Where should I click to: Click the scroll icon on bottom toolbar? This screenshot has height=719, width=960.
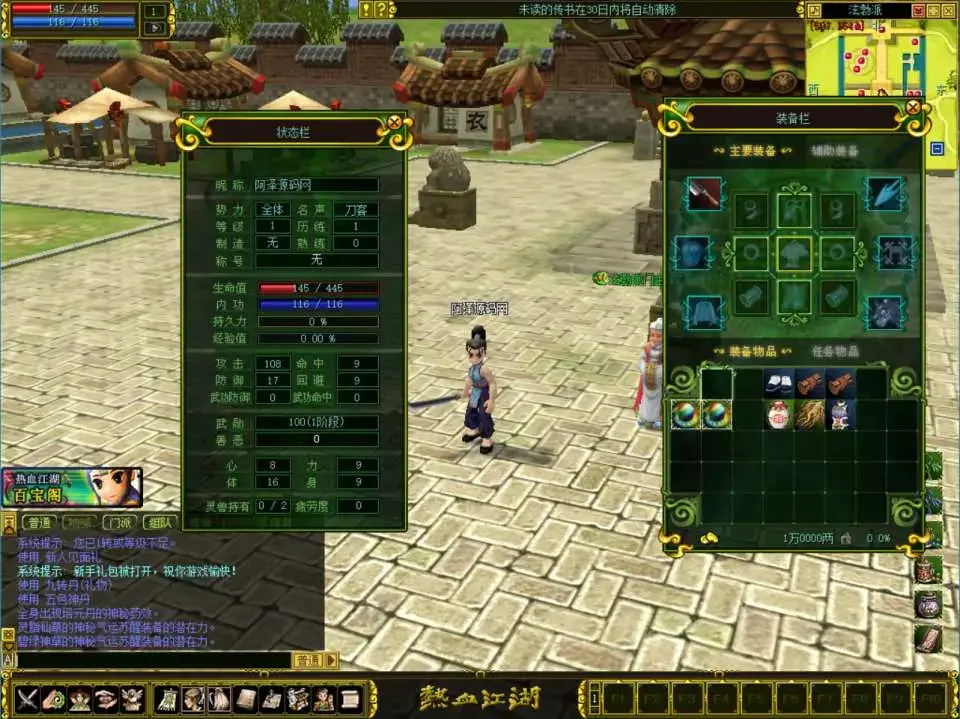349,697
